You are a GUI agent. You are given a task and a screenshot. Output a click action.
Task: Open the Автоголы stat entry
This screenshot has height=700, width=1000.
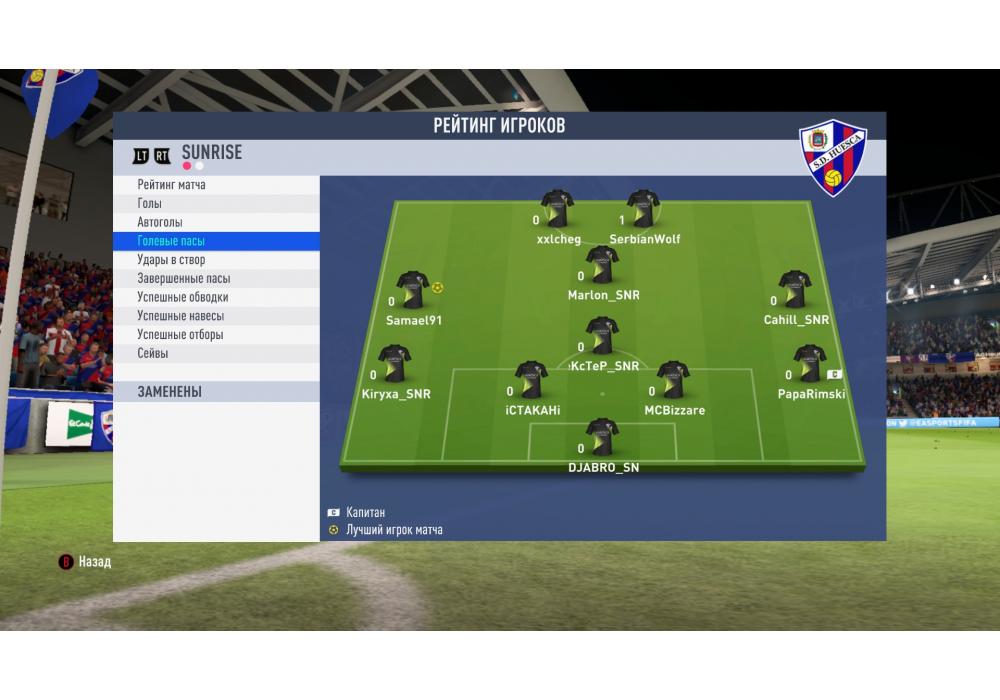point(216,222)
